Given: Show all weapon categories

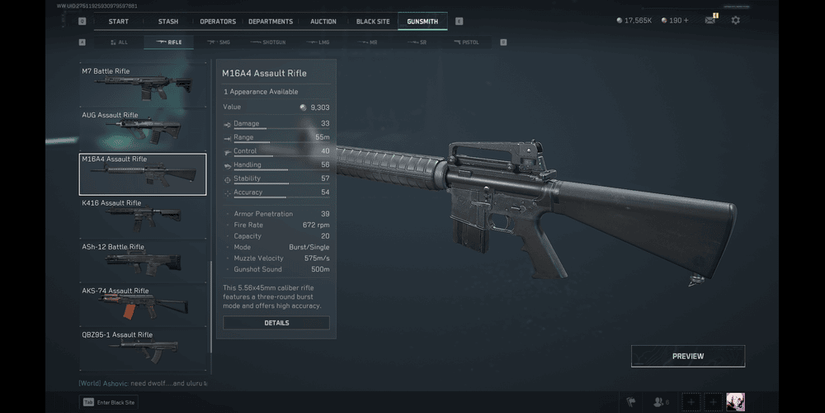Looking at the screenshot, I should [119, 42].
